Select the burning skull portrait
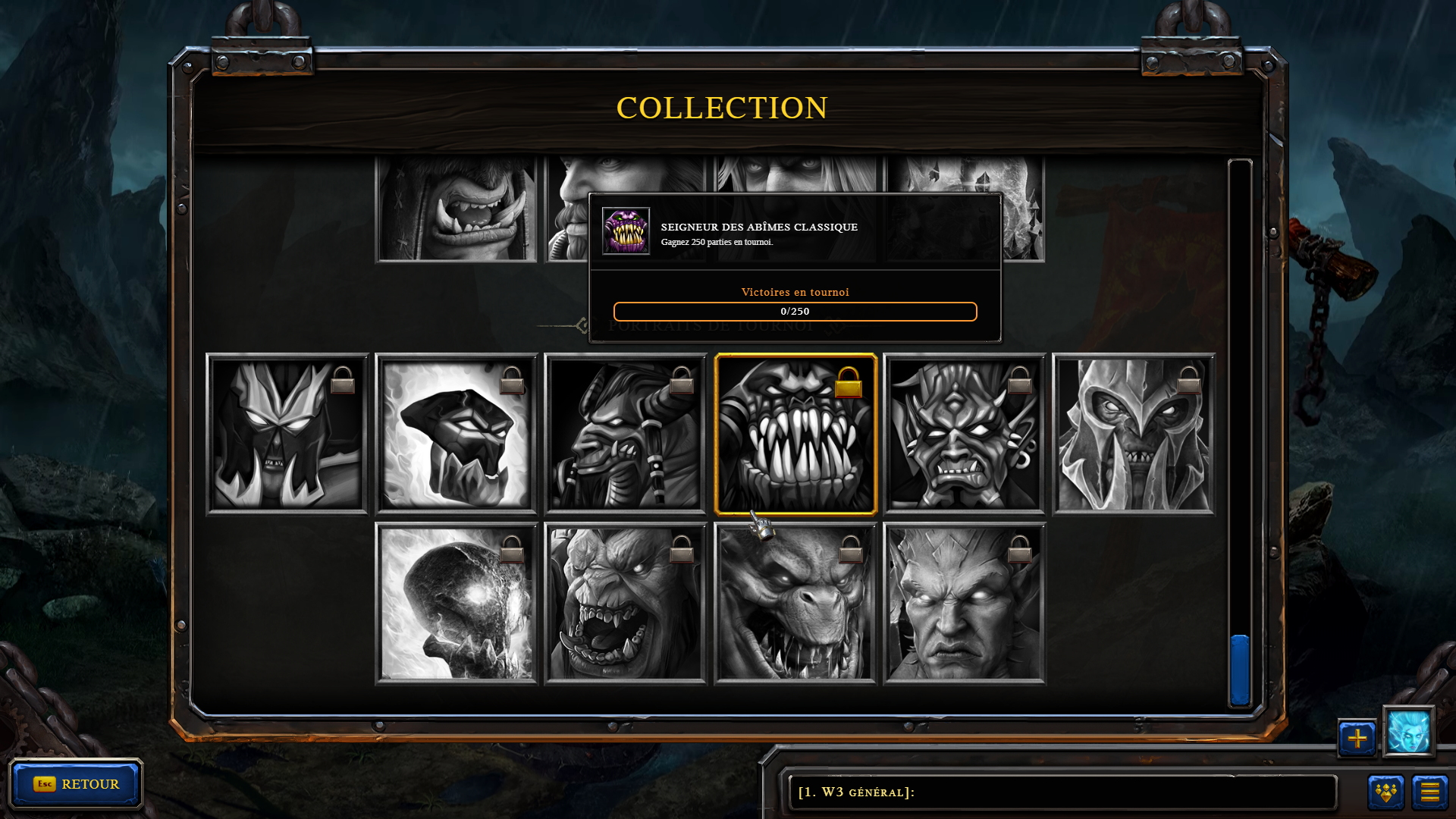 coord(457,604)
